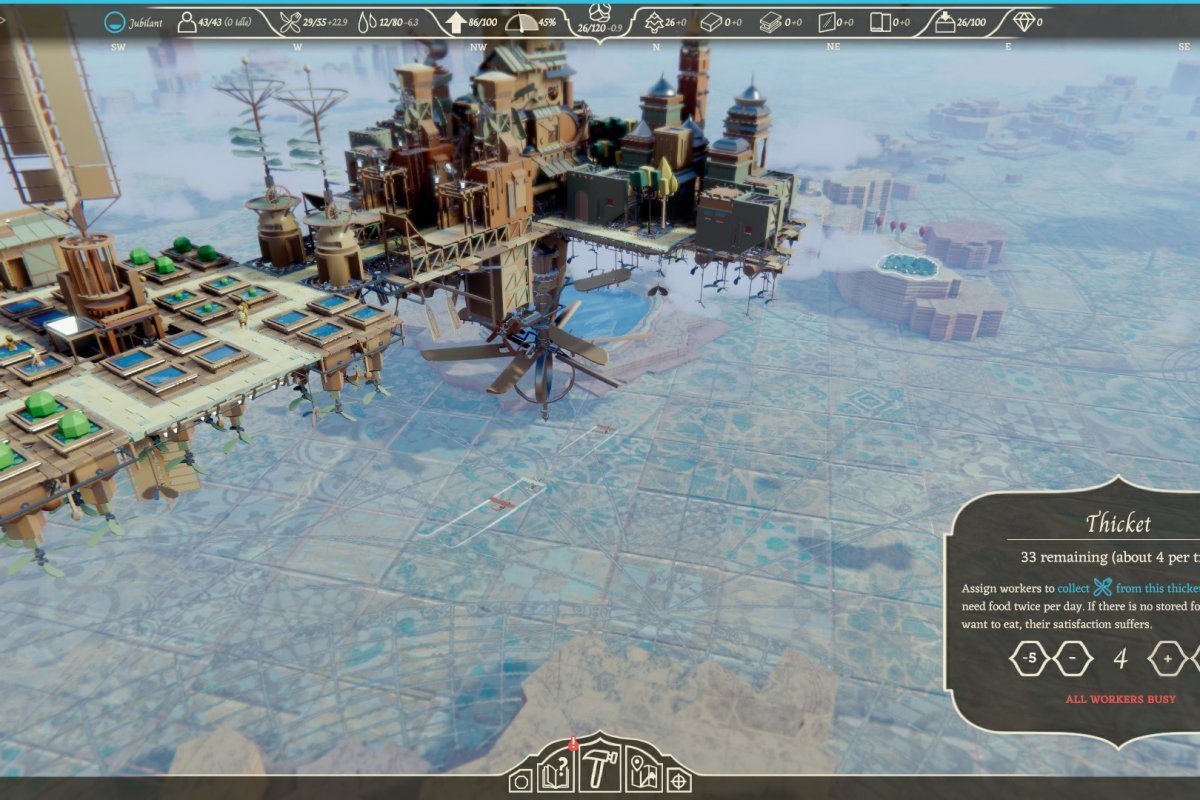Open the help book with question mark
This screenshot has width=1200, height=800.
coord(555,773)
